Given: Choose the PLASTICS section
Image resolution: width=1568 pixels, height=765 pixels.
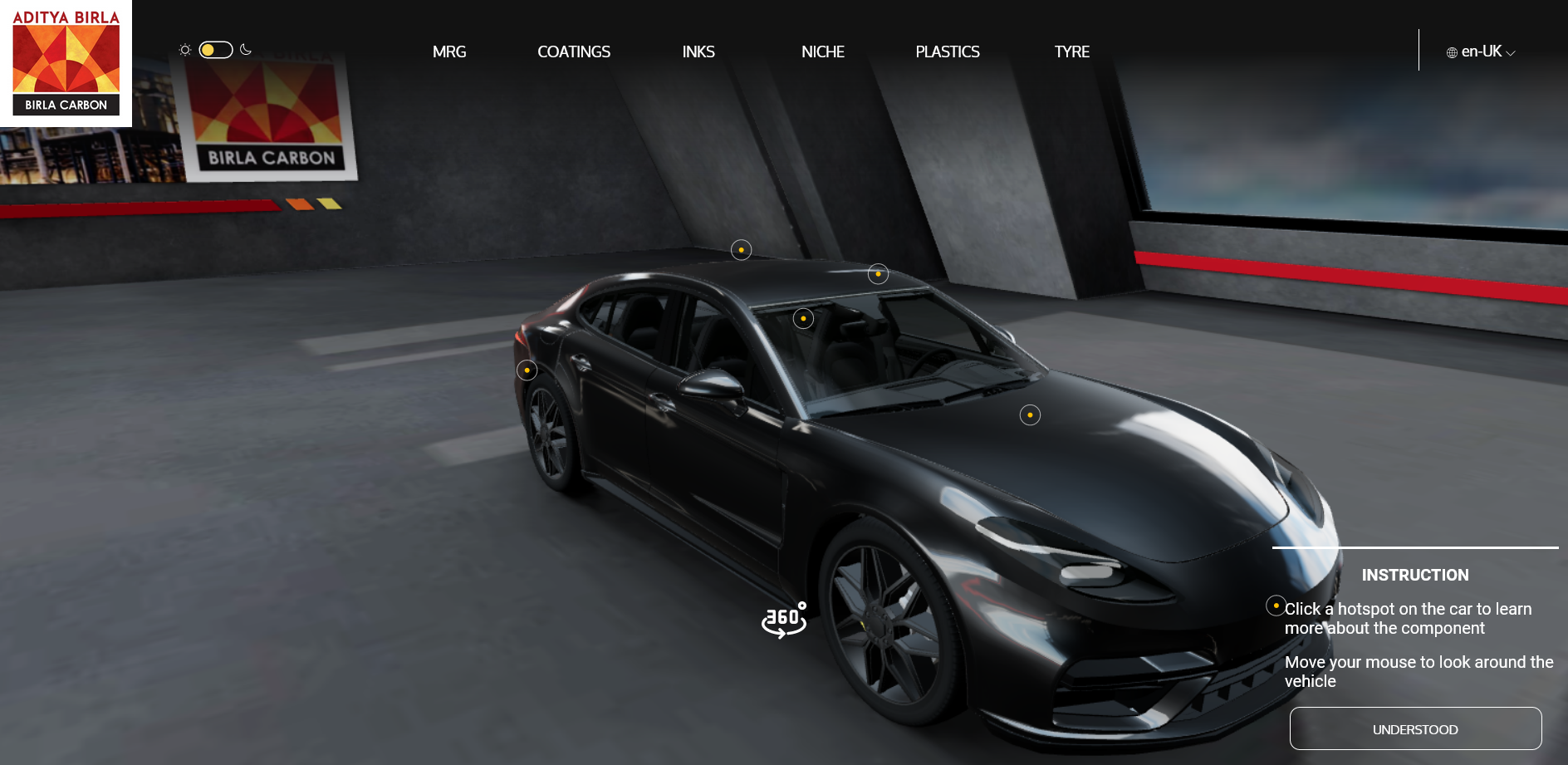Looking at the screenshot, I should coord(948,51).
